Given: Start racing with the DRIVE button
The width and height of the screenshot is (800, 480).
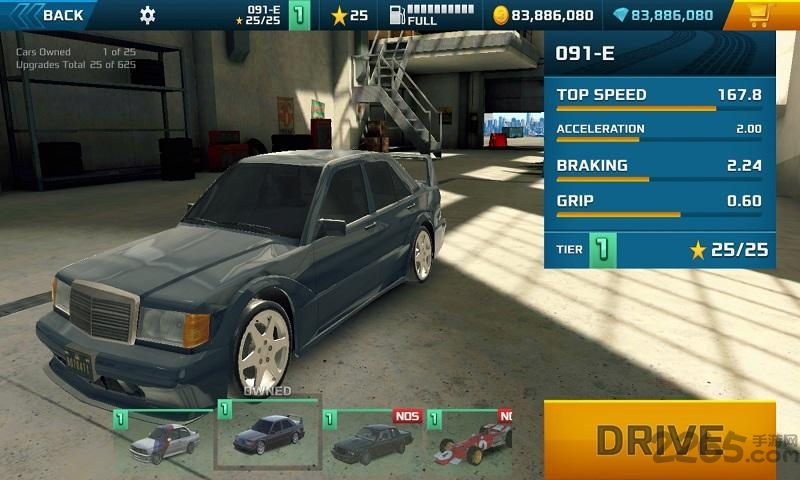Looking at the screenshot, I should click(659, 438).
